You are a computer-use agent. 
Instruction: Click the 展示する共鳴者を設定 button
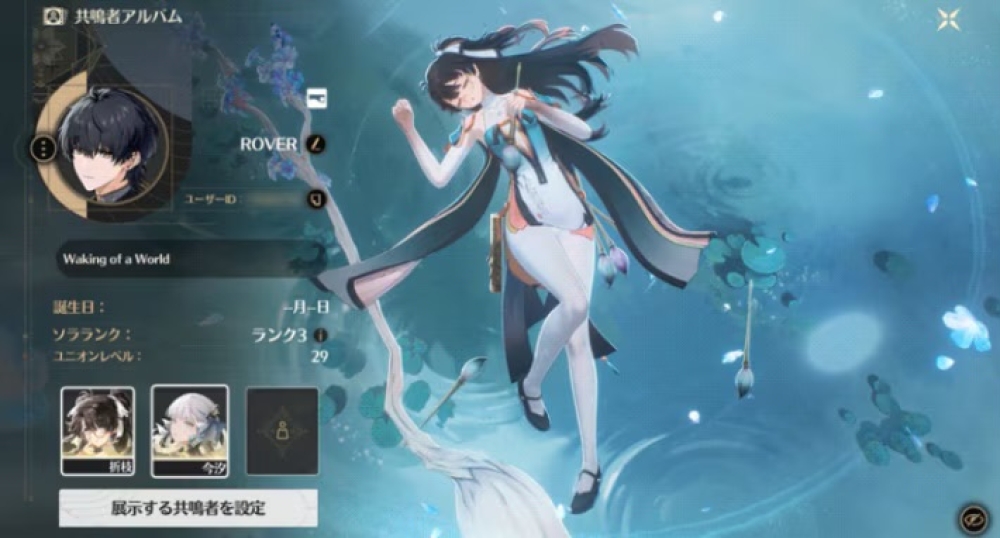click(x=188, y=508)
